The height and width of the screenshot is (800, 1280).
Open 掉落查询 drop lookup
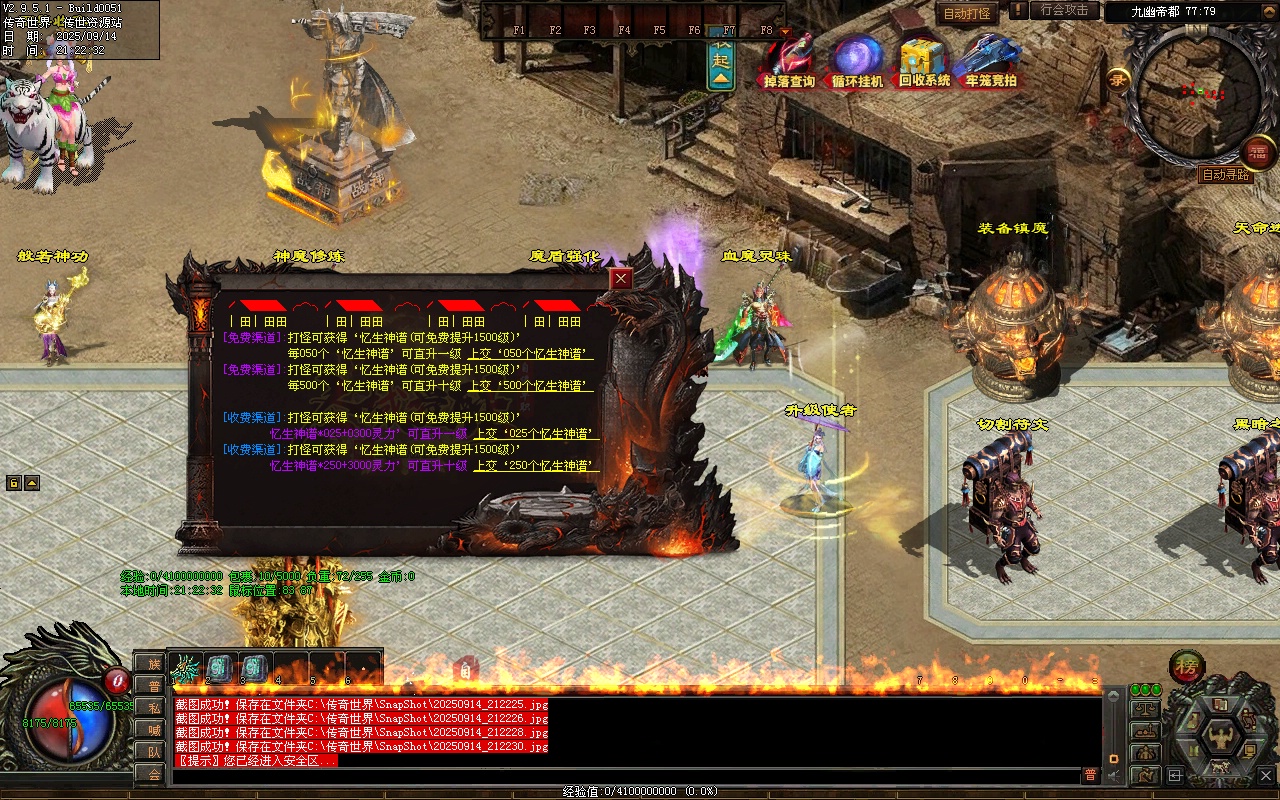[789, 62]
